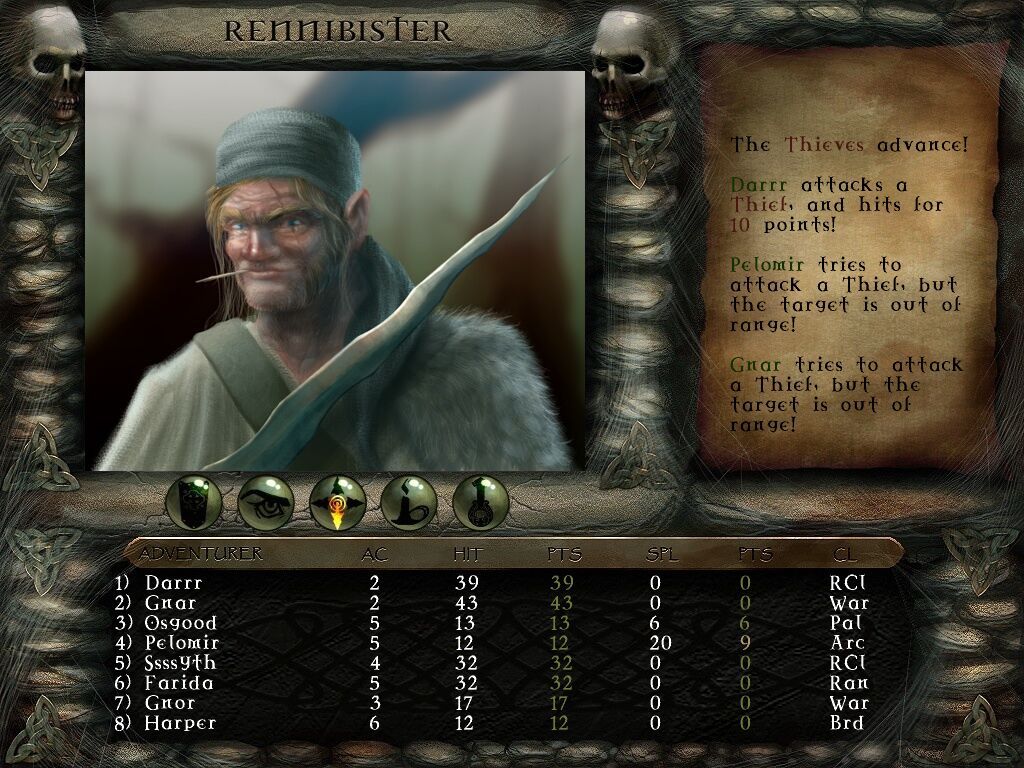Select Gnor the warrior row
1024x768 pixels.
click(x=170, y=703)
